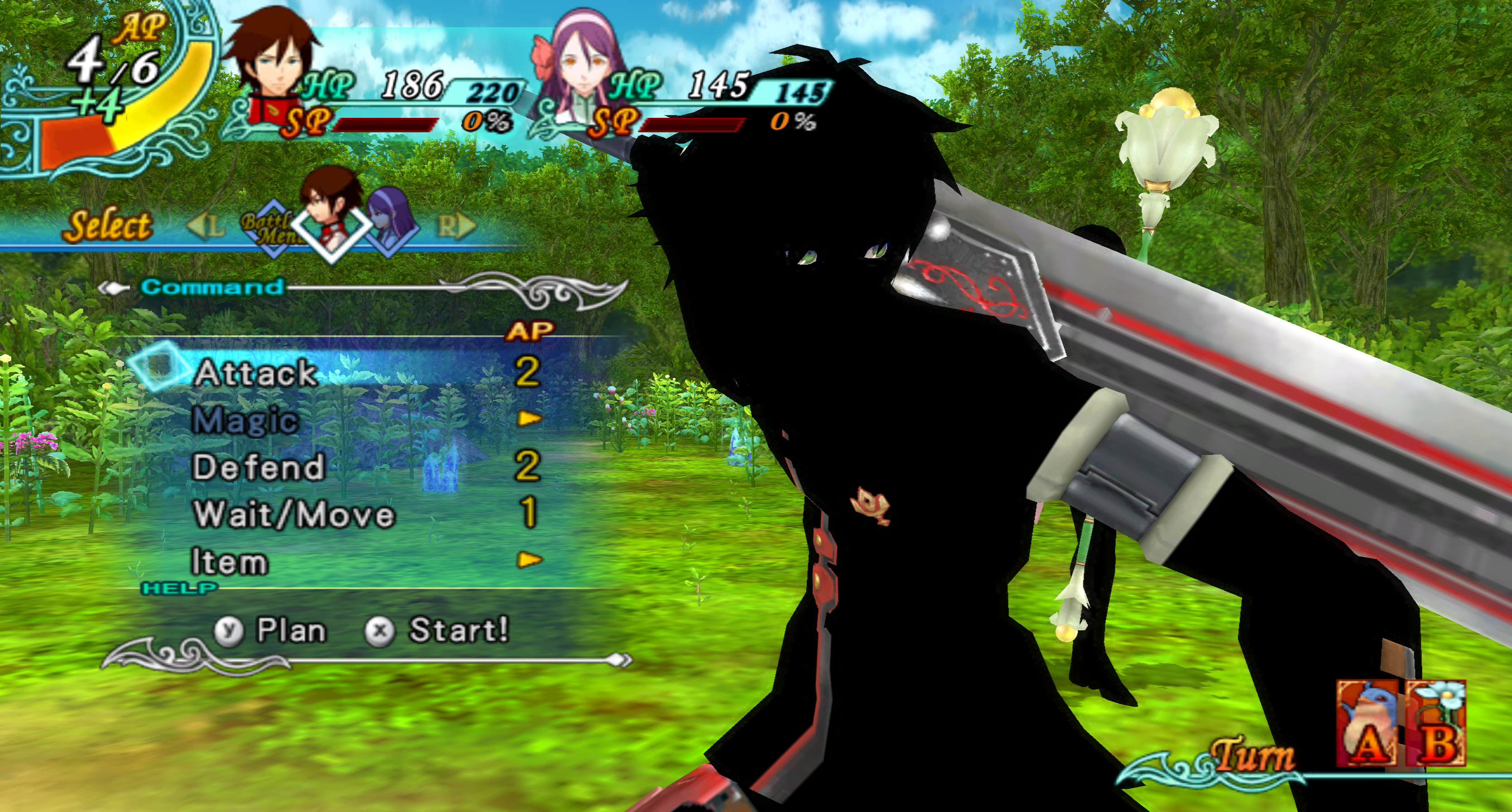The width and height of the screenshot is (1512, 812).
Task: Select the Attack command
Action: (256, 373)
